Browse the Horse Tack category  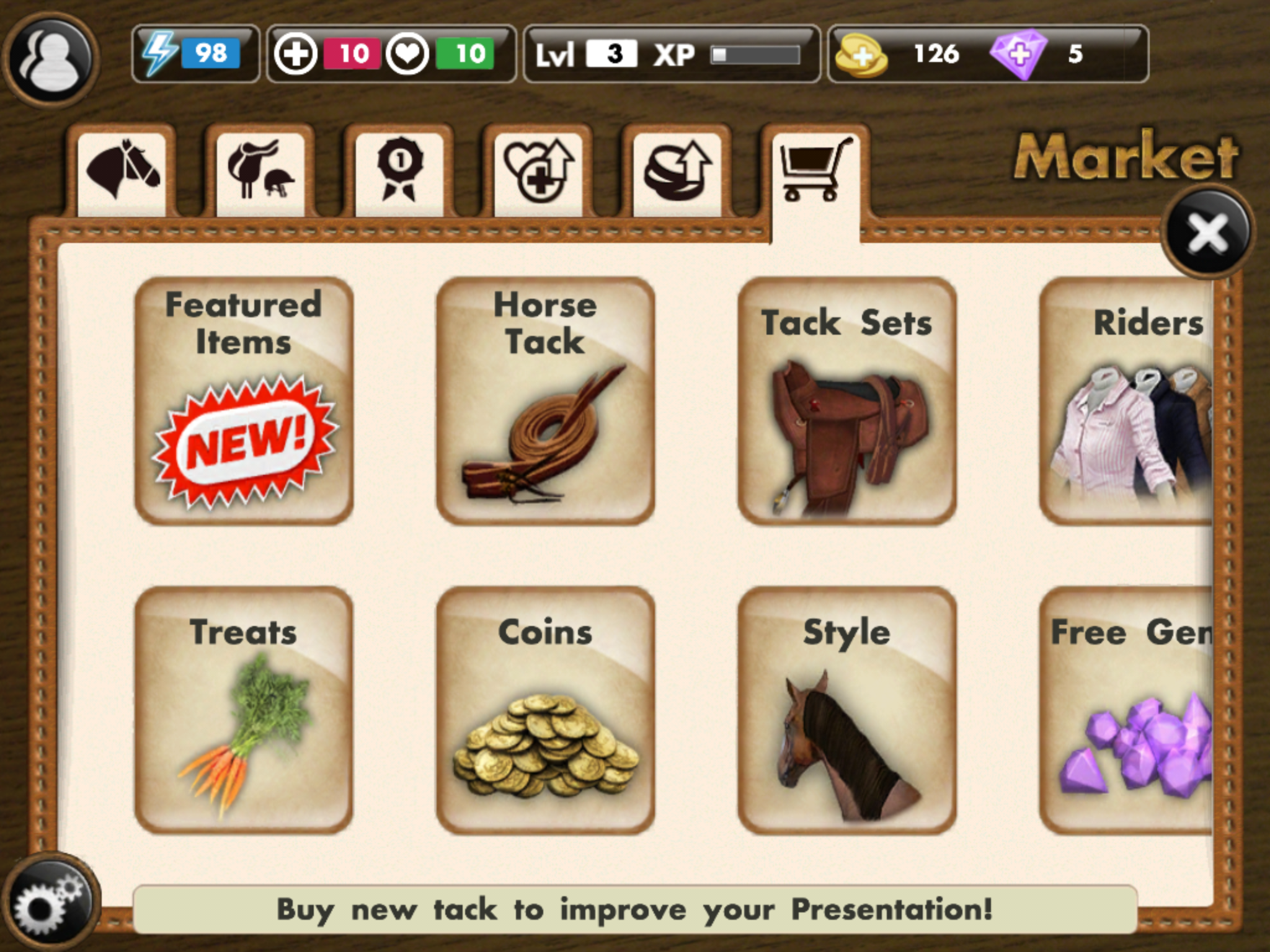click(545, 401)
